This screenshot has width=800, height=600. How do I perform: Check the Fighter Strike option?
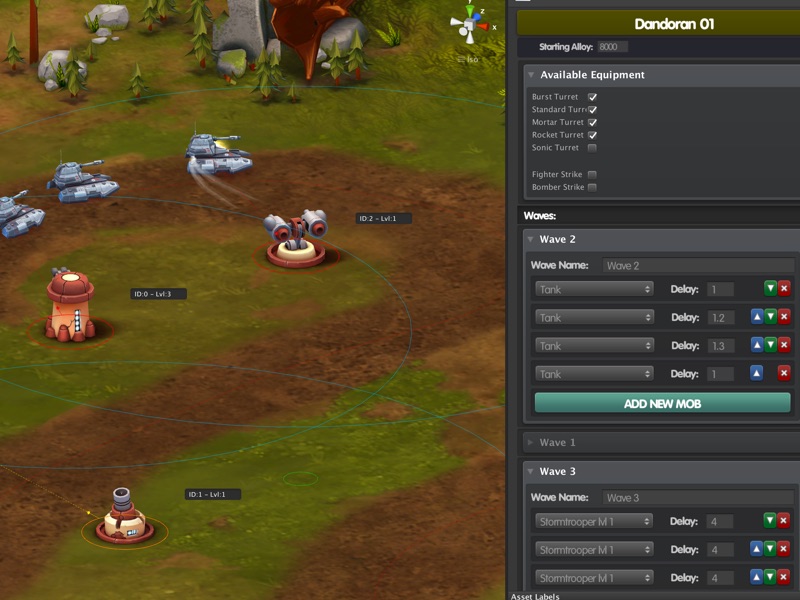point(592,175)
